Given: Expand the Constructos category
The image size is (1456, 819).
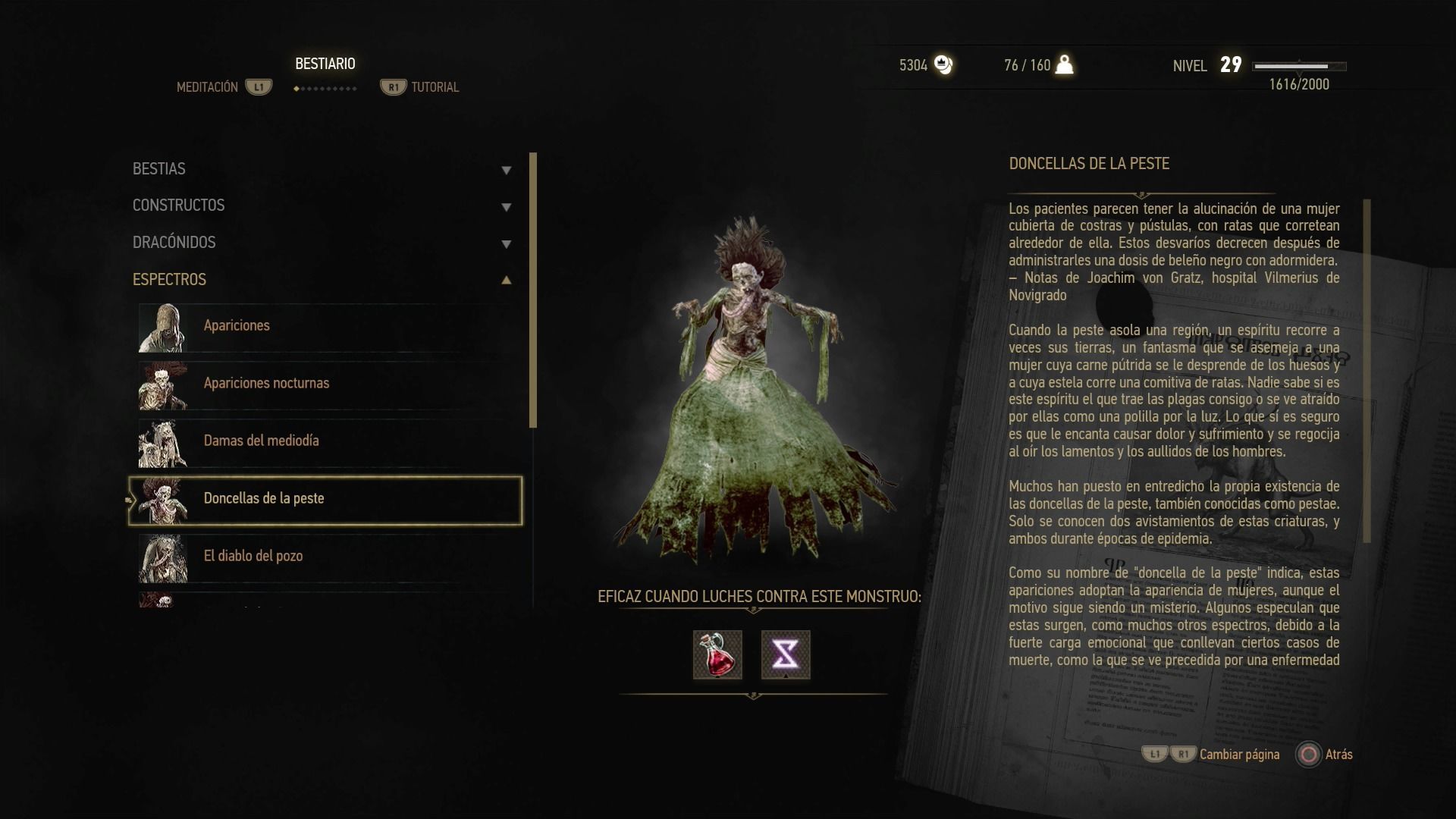Looking at the screenshot, I should (x=322, y=206).
